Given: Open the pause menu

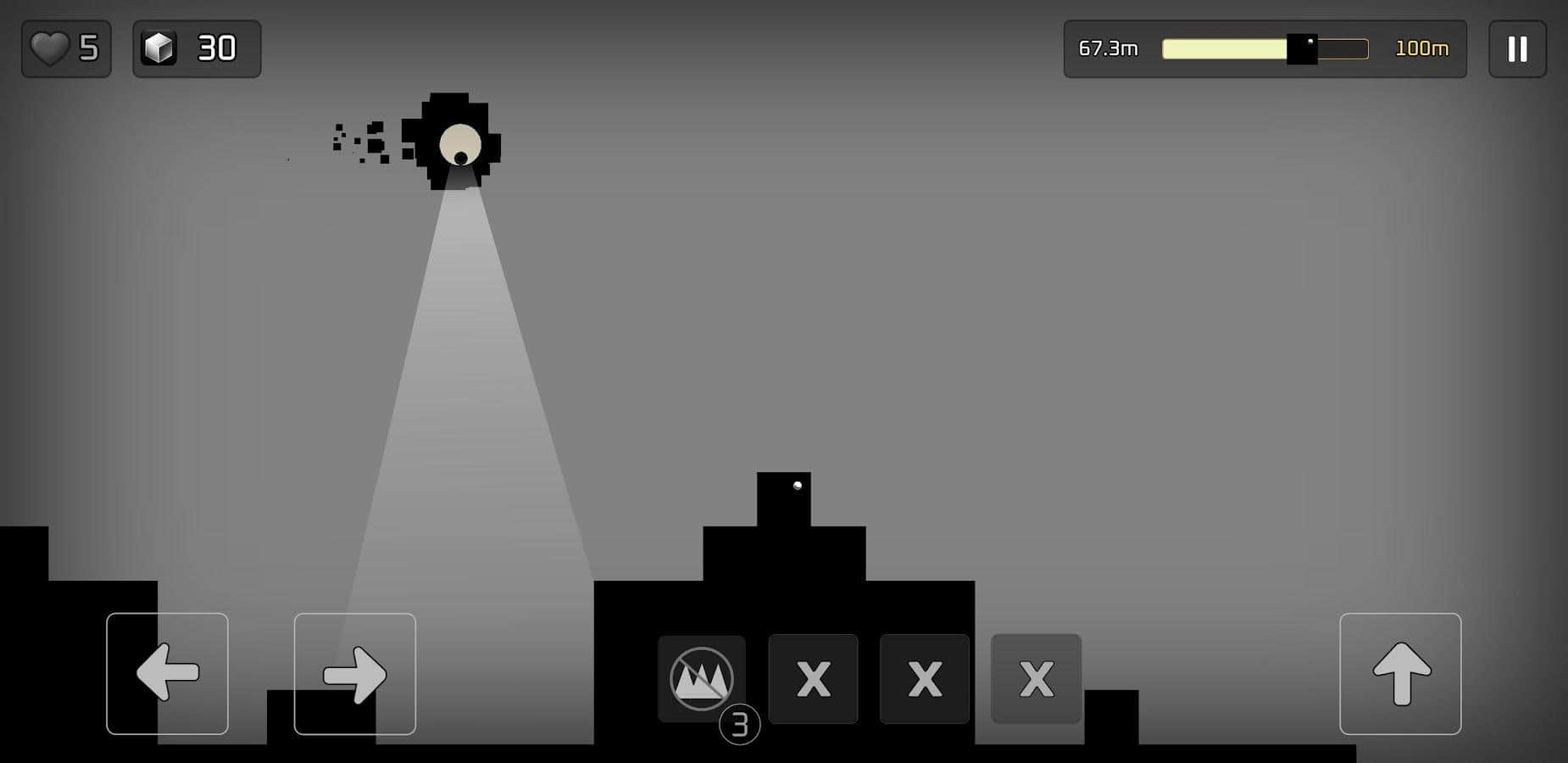Looking at the screenshot, I should (1517, 48).
